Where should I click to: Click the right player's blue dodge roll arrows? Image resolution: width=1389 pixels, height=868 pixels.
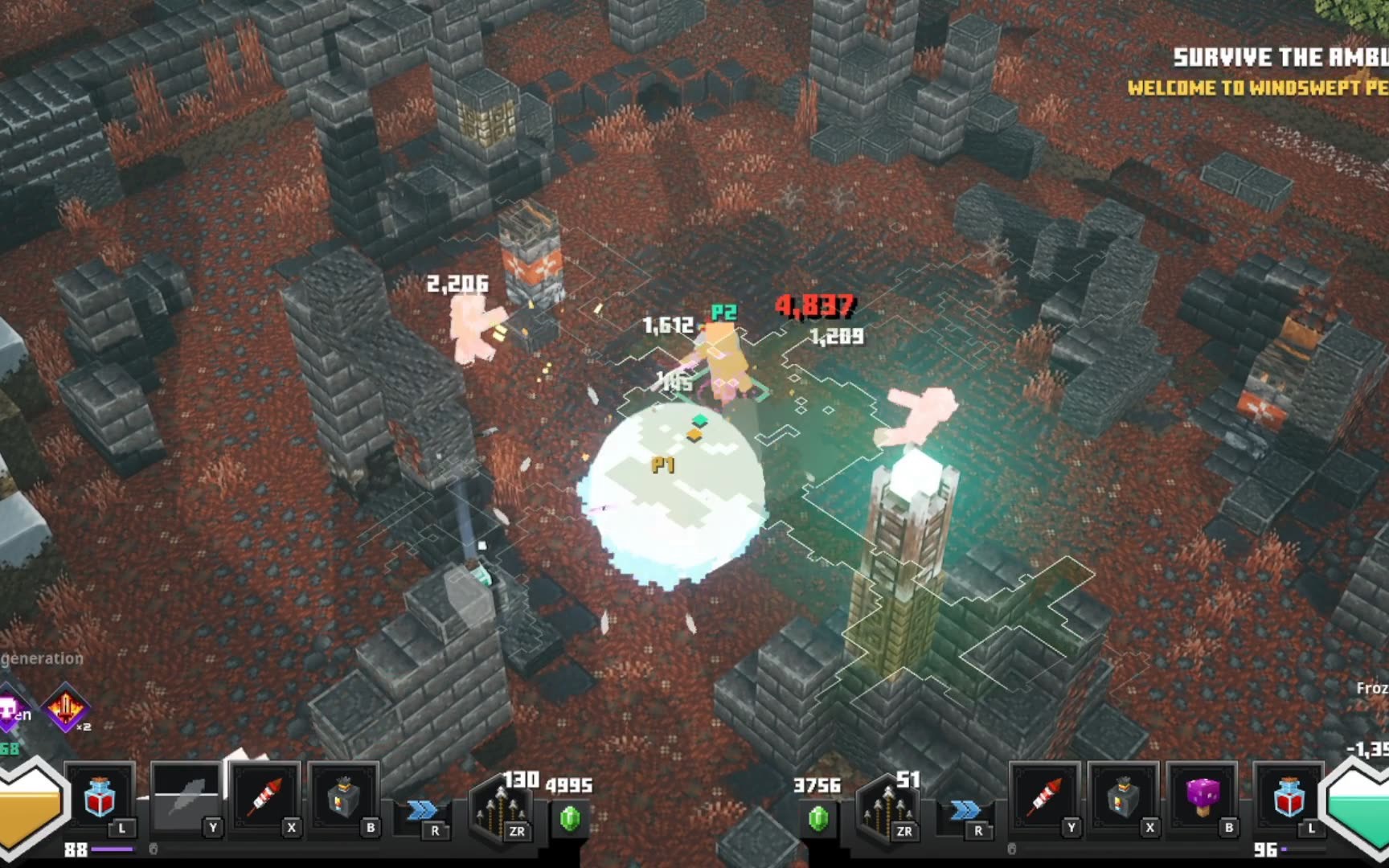click(x=965, y=810)
